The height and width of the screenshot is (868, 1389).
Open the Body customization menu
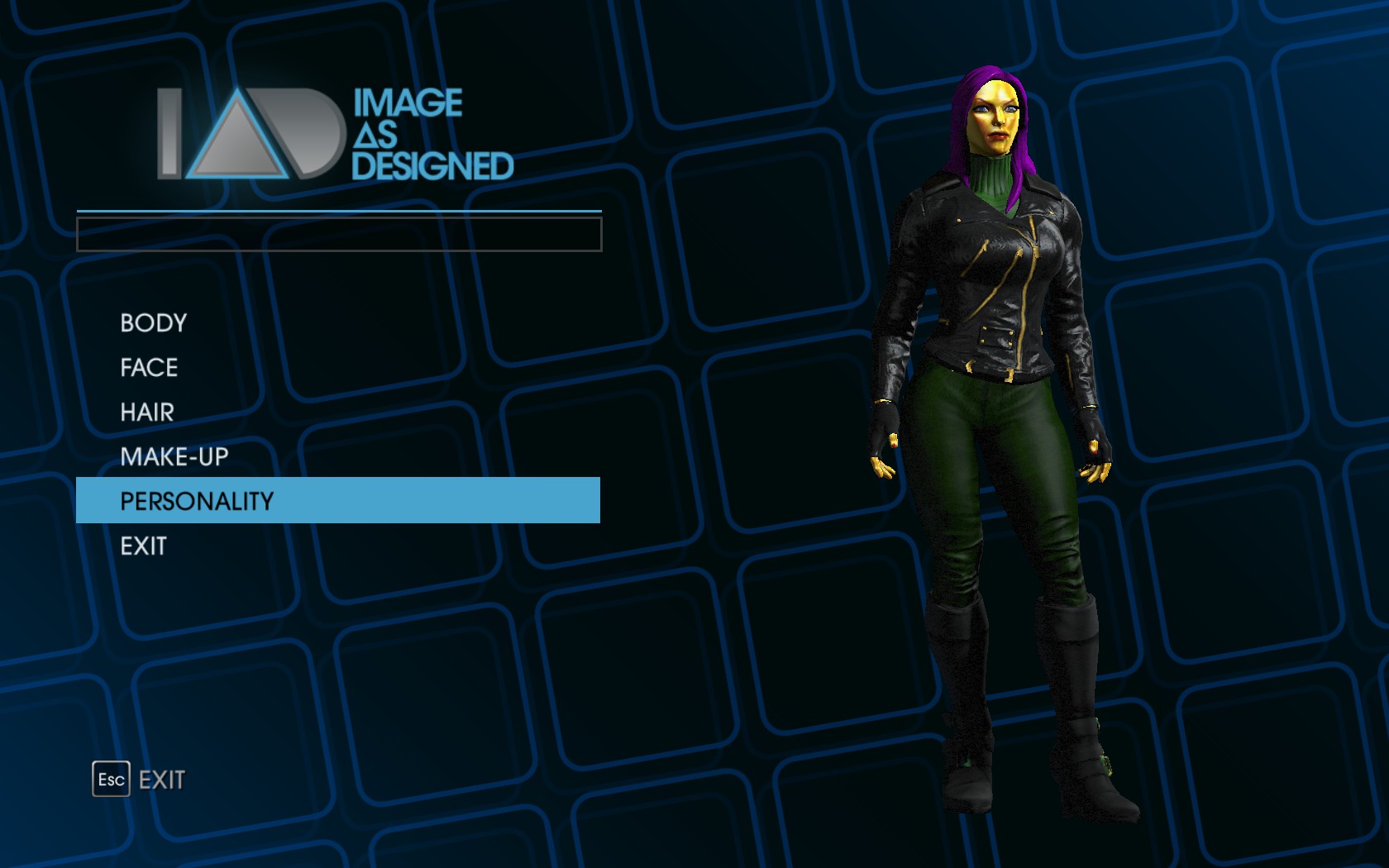[154, 323]
